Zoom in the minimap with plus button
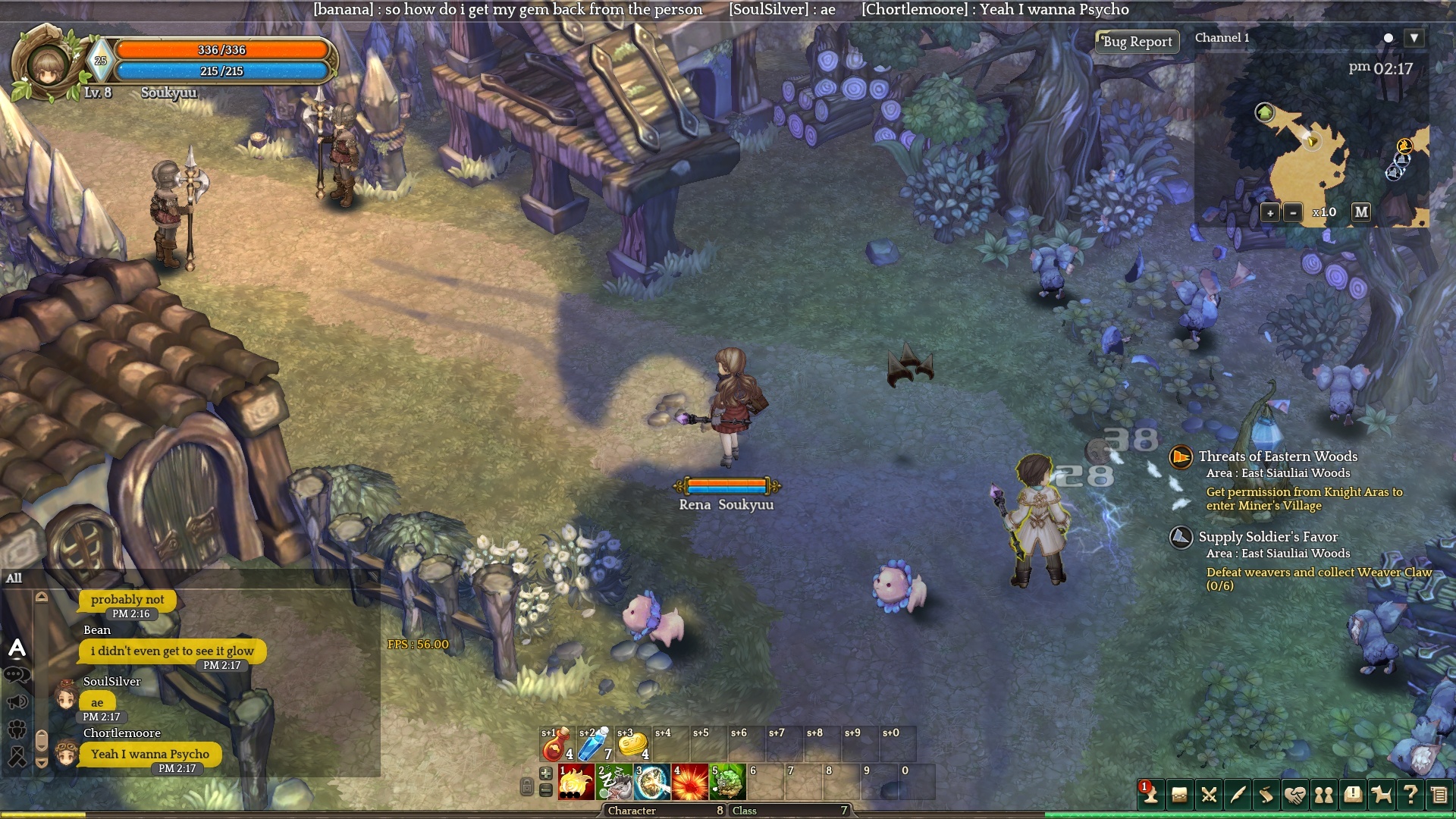The image size is (1456, 819). (1270, 213)
